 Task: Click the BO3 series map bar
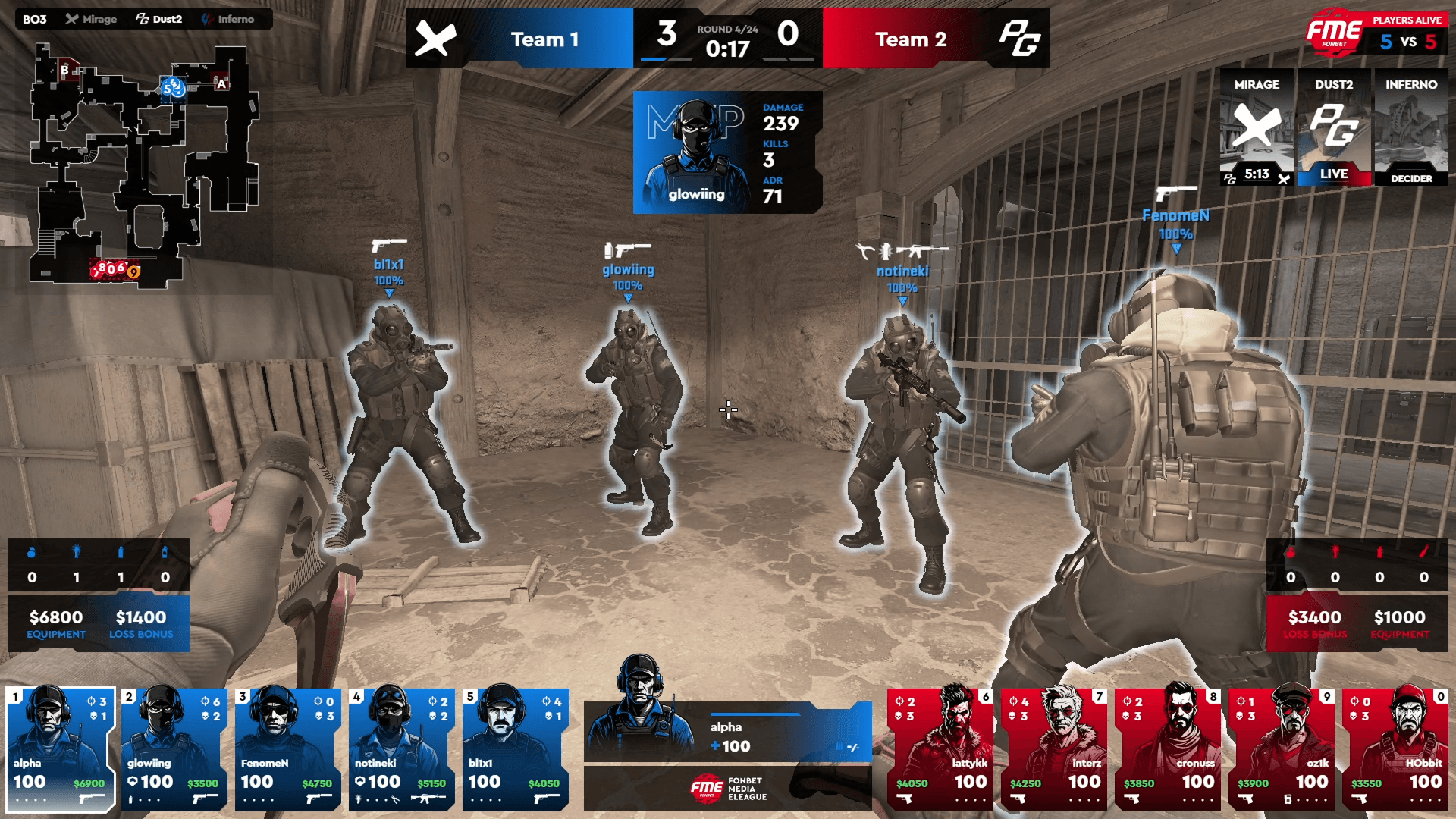pos(143,19)
